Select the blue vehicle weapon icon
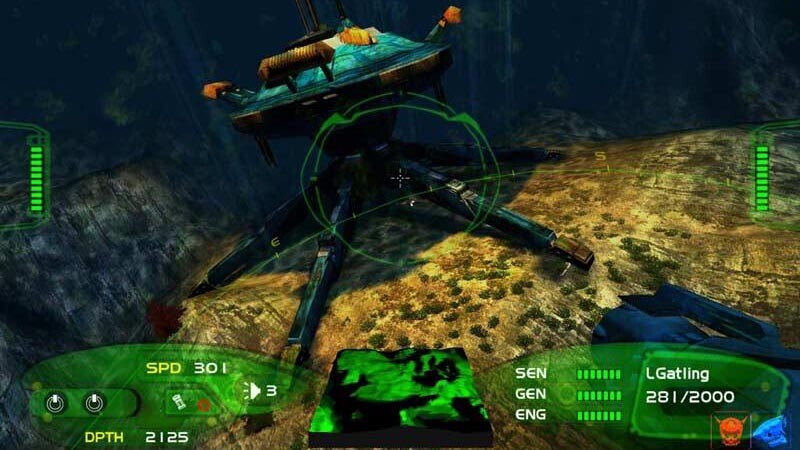The image size is (800, 450). 768,427
